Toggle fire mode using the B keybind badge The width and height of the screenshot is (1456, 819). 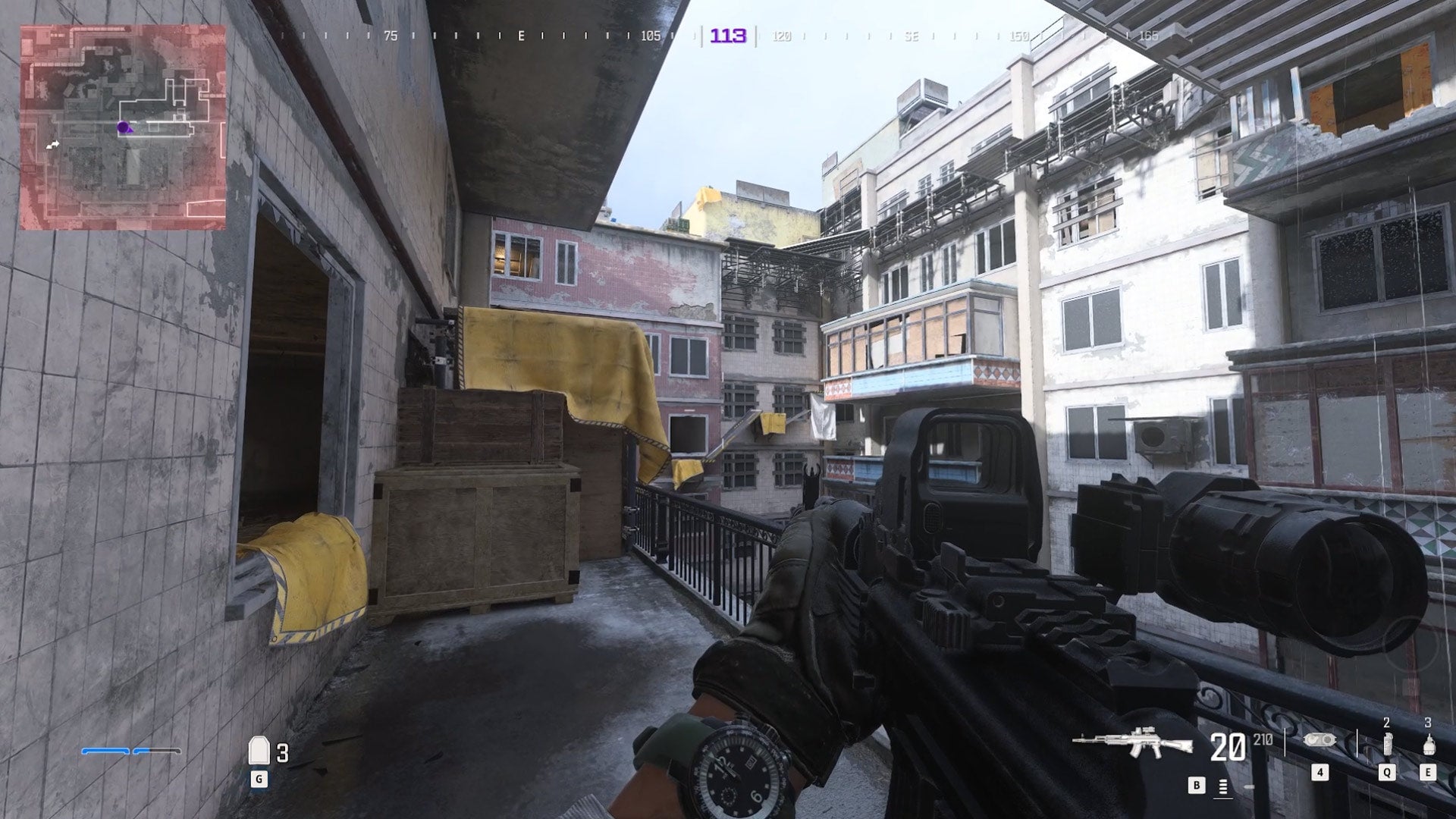tap(1197, 785)
